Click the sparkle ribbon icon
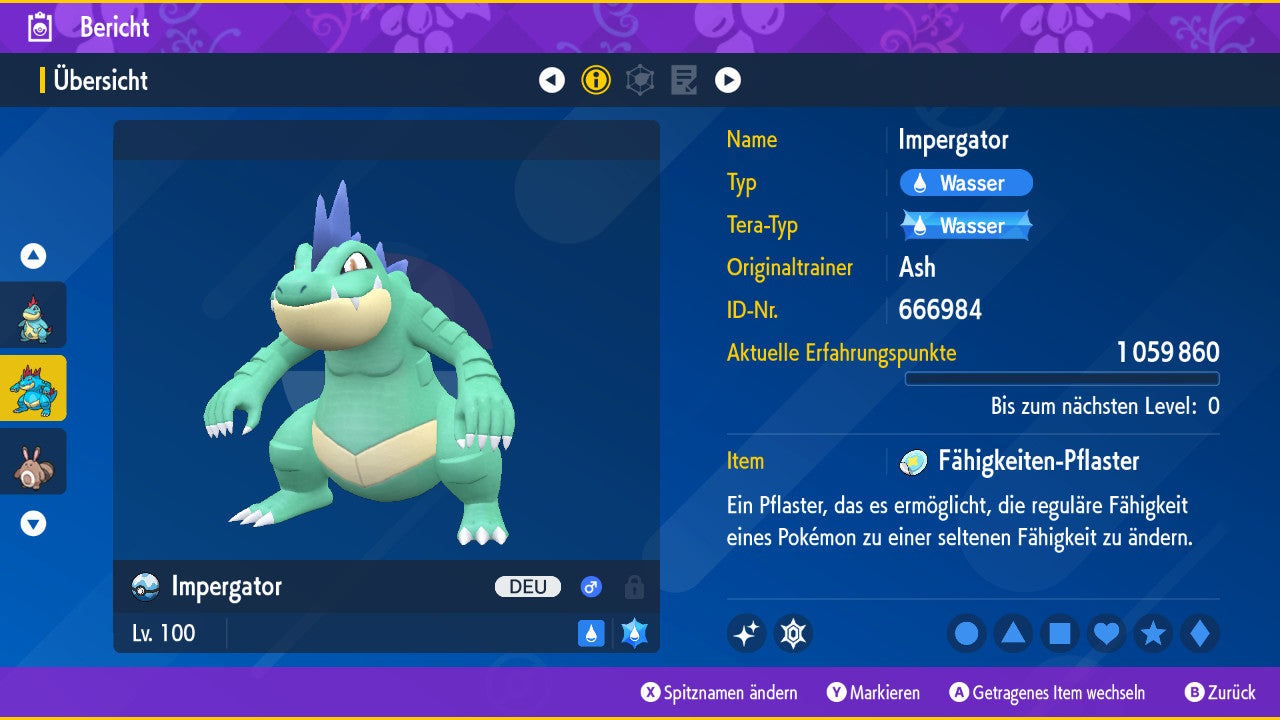This screenshot has height=720, width=1280. point(746,633)
